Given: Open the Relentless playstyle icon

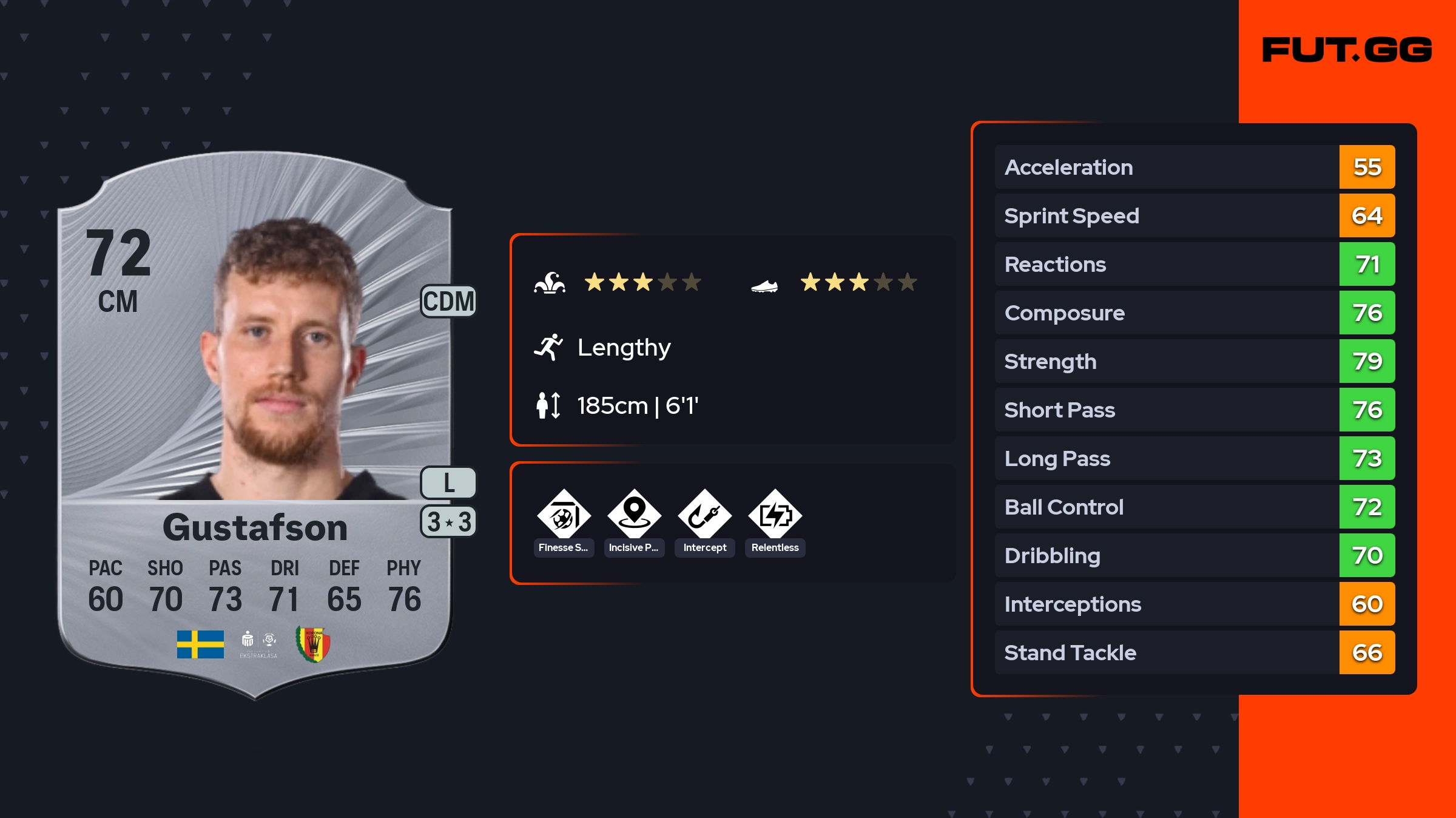Looking at the screenshot, I should point(775,516).
